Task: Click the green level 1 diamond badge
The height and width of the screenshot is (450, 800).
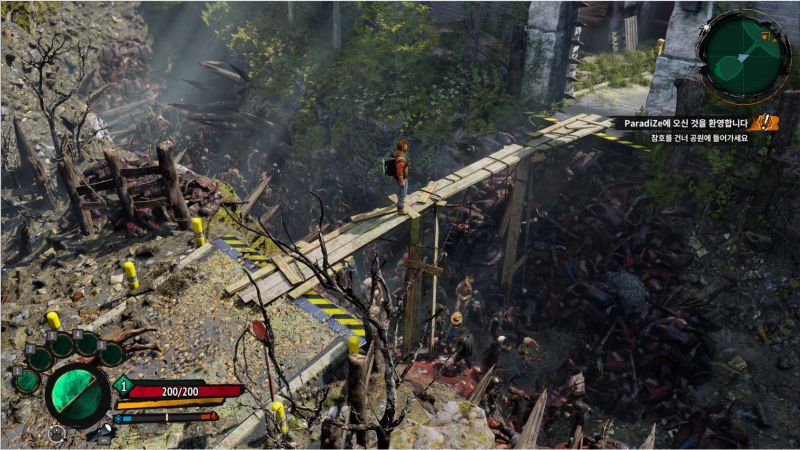Action: tap(123, 386)
